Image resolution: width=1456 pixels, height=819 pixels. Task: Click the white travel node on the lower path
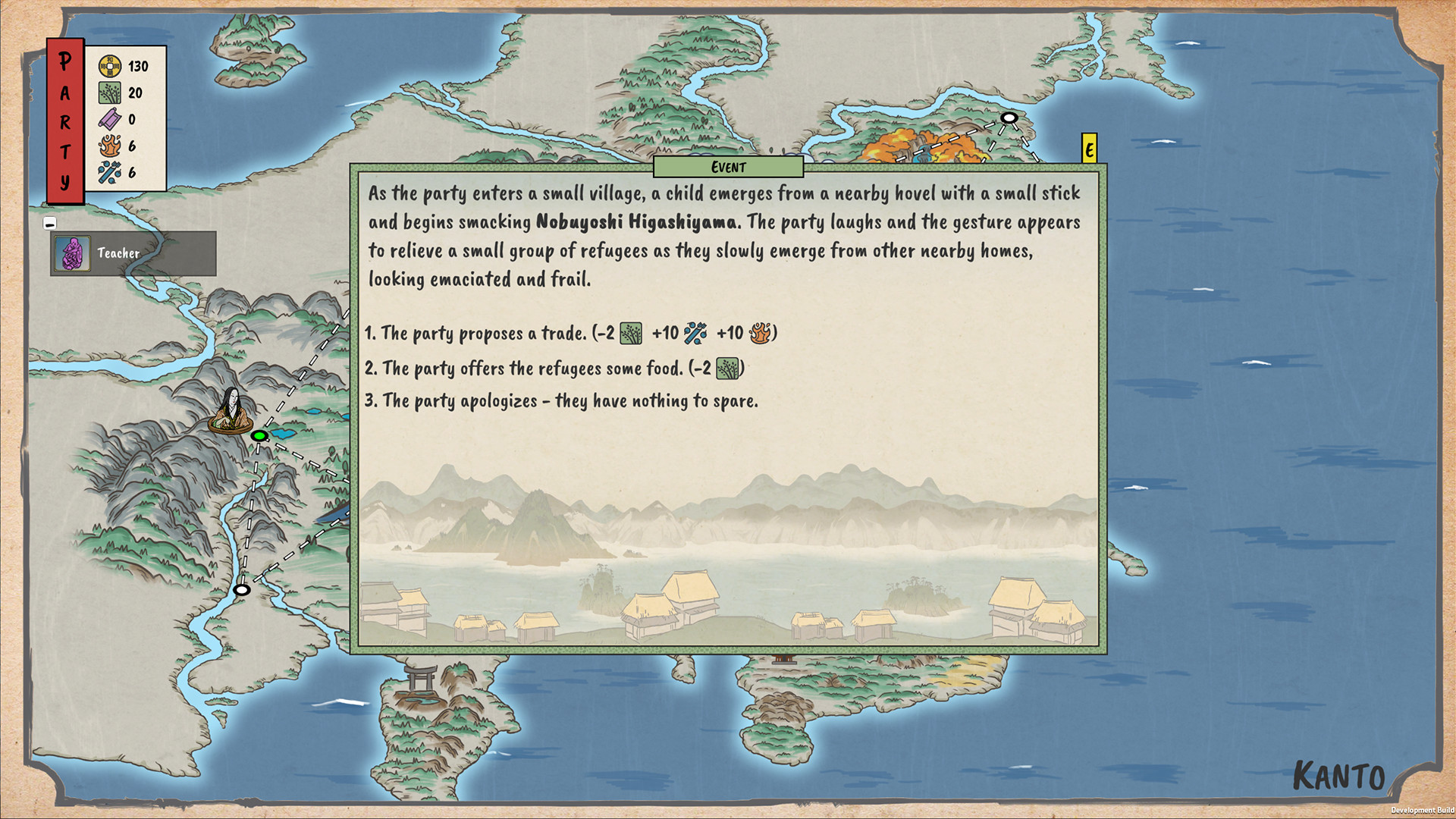pos(241,588)
